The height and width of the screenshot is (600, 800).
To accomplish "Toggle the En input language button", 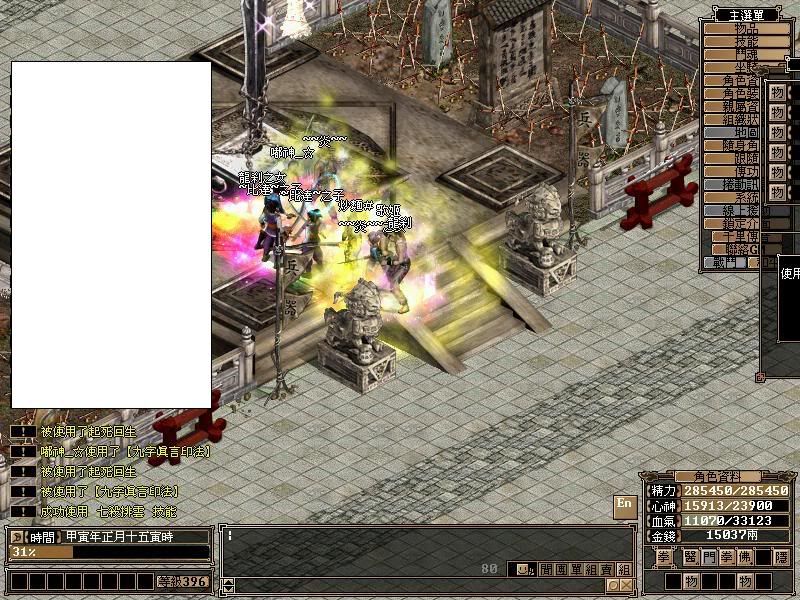I will 625,505.
